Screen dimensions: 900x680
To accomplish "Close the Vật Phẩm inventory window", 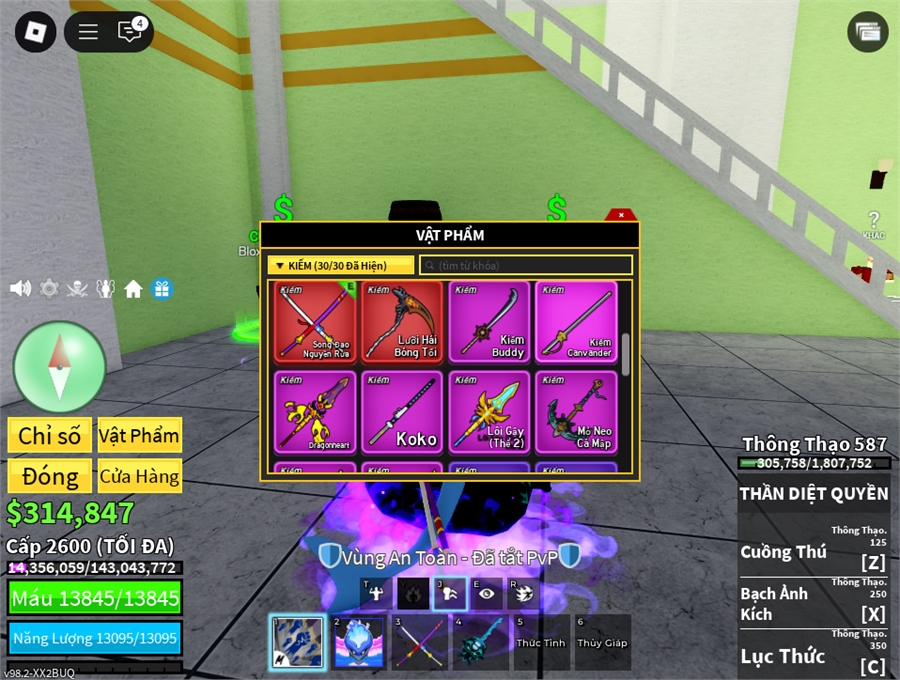I will [x=621, y=215].
